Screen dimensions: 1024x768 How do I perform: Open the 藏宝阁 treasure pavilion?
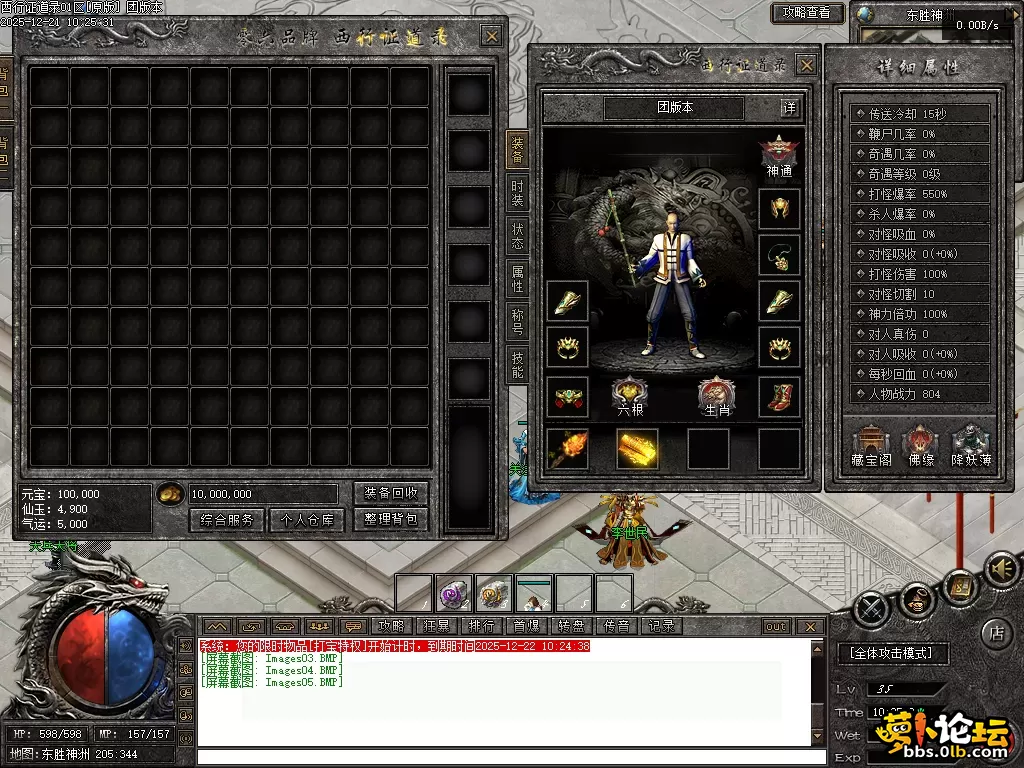point(870,446)
